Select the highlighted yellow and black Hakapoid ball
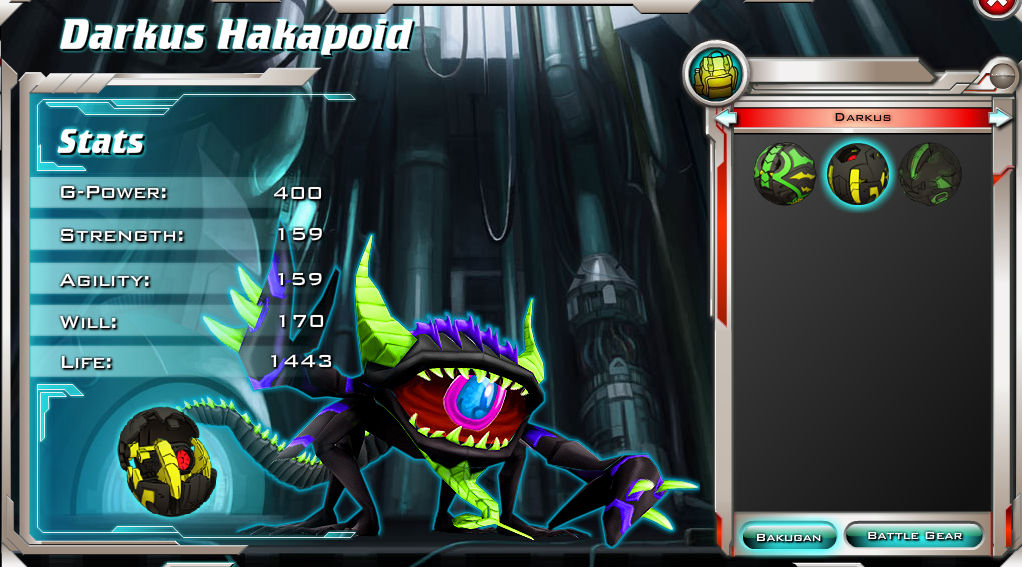Image resolution: width=1022 pixels, height=567 pixels. tap(858, 173)
